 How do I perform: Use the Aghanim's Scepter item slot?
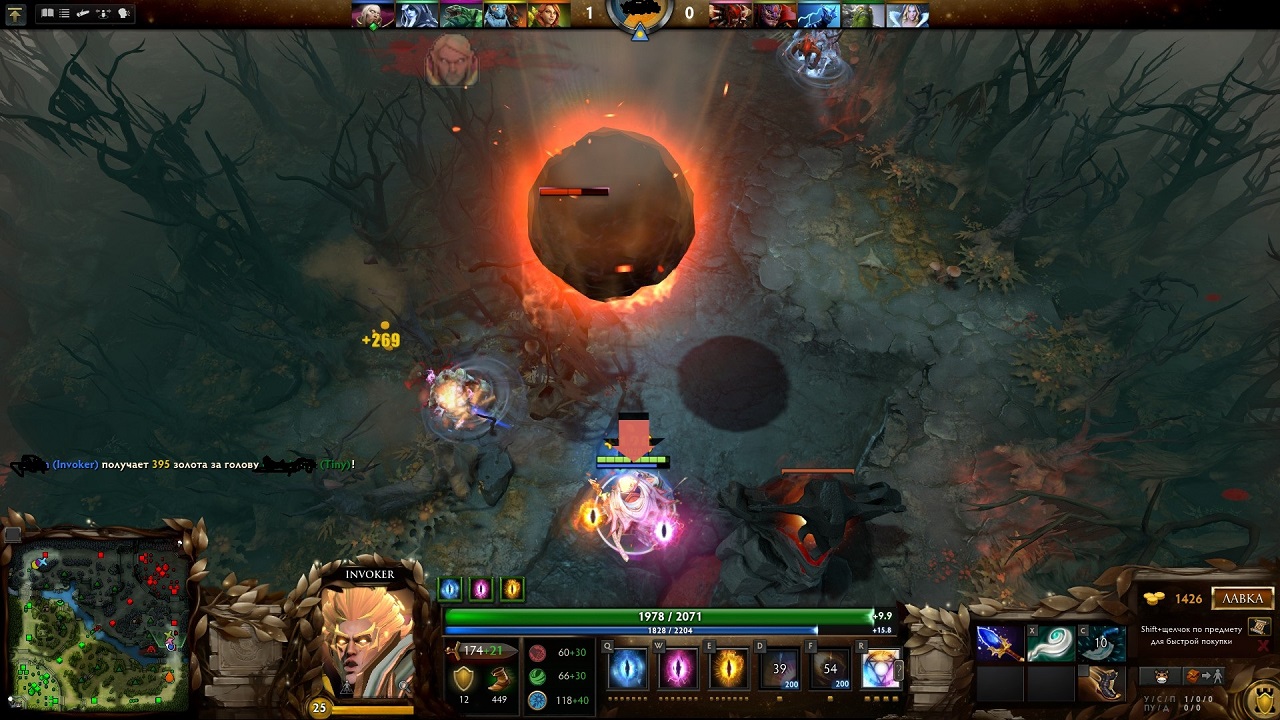[x=1000, y=644]
